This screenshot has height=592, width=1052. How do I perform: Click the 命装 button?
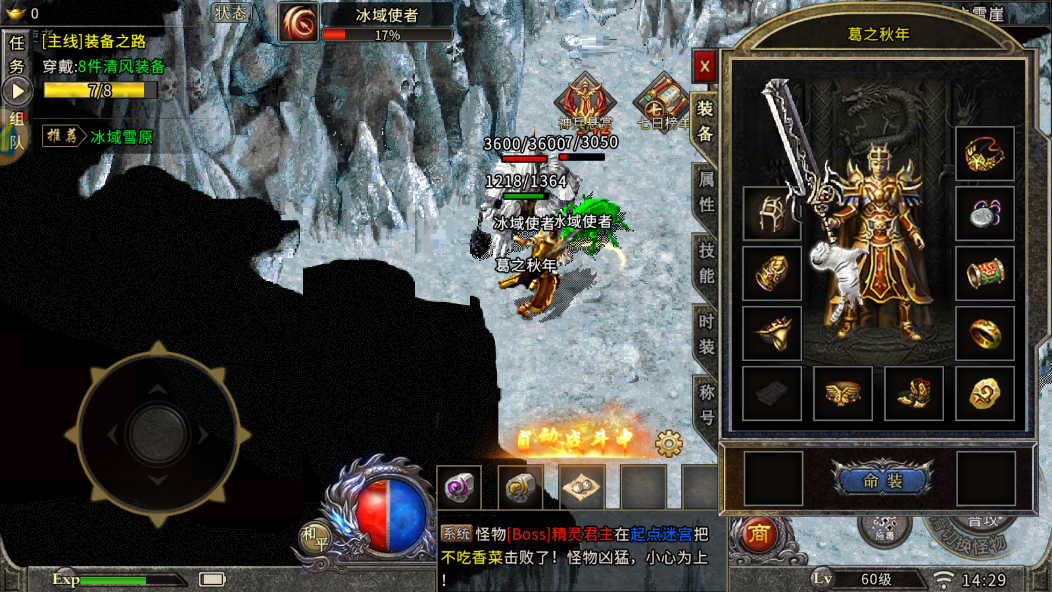(x=882, y=481)
